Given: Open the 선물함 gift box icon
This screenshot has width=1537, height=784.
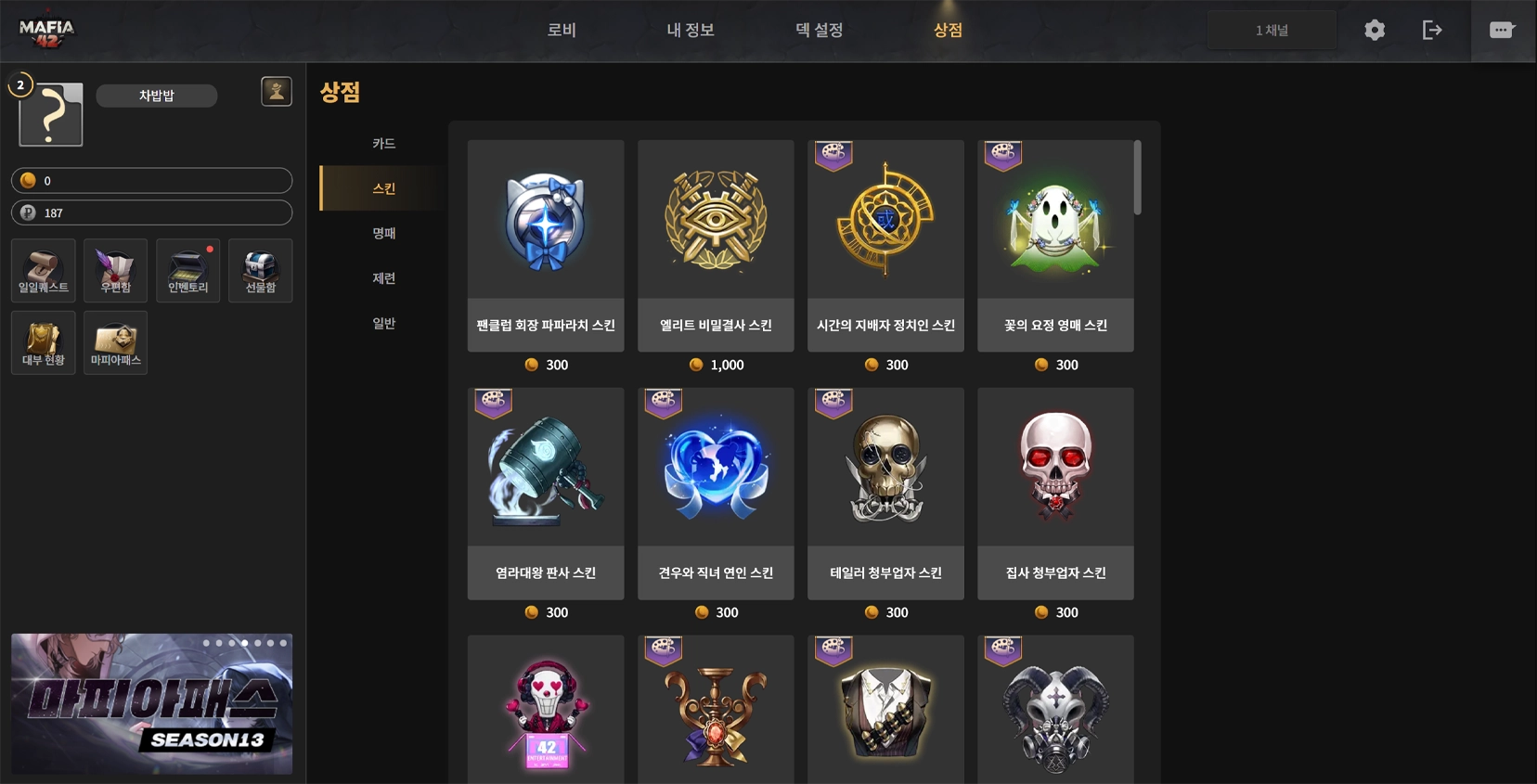Looking at the screenshot, I should (261, 270).
